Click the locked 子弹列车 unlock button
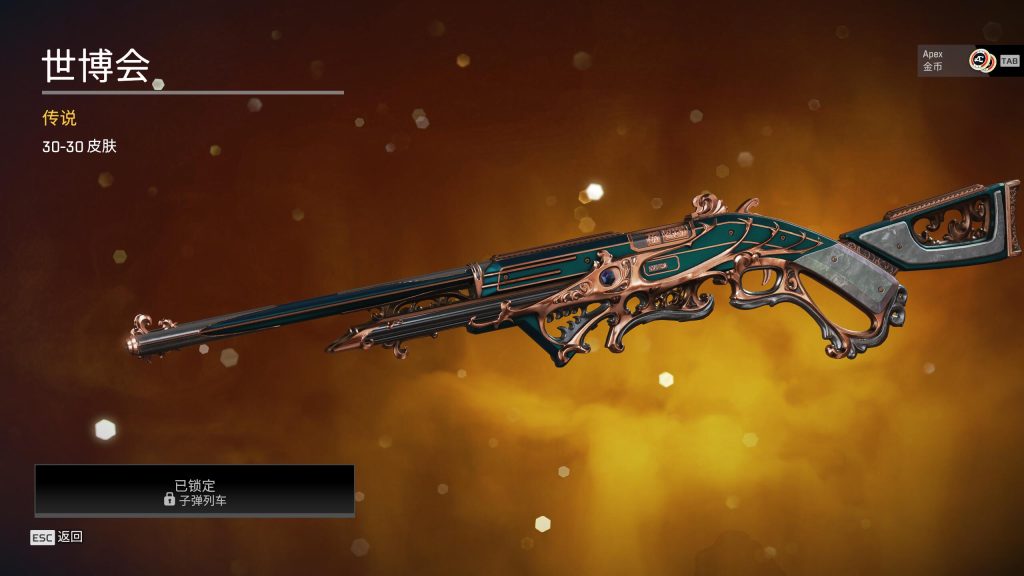1024x576 pixels. (195, 491)
